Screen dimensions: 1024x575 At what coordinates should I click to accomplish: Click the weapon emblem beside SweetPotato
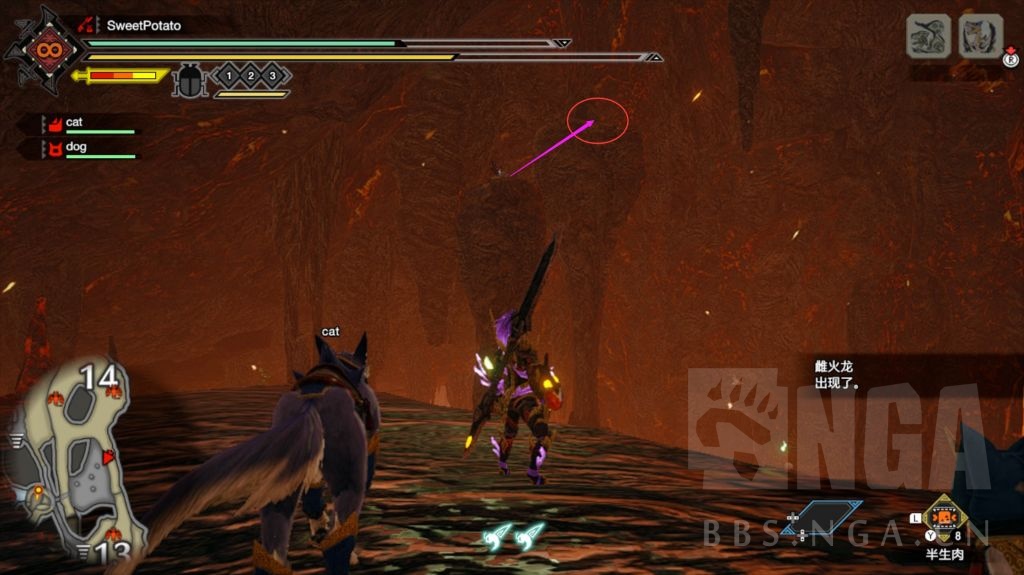45,48
